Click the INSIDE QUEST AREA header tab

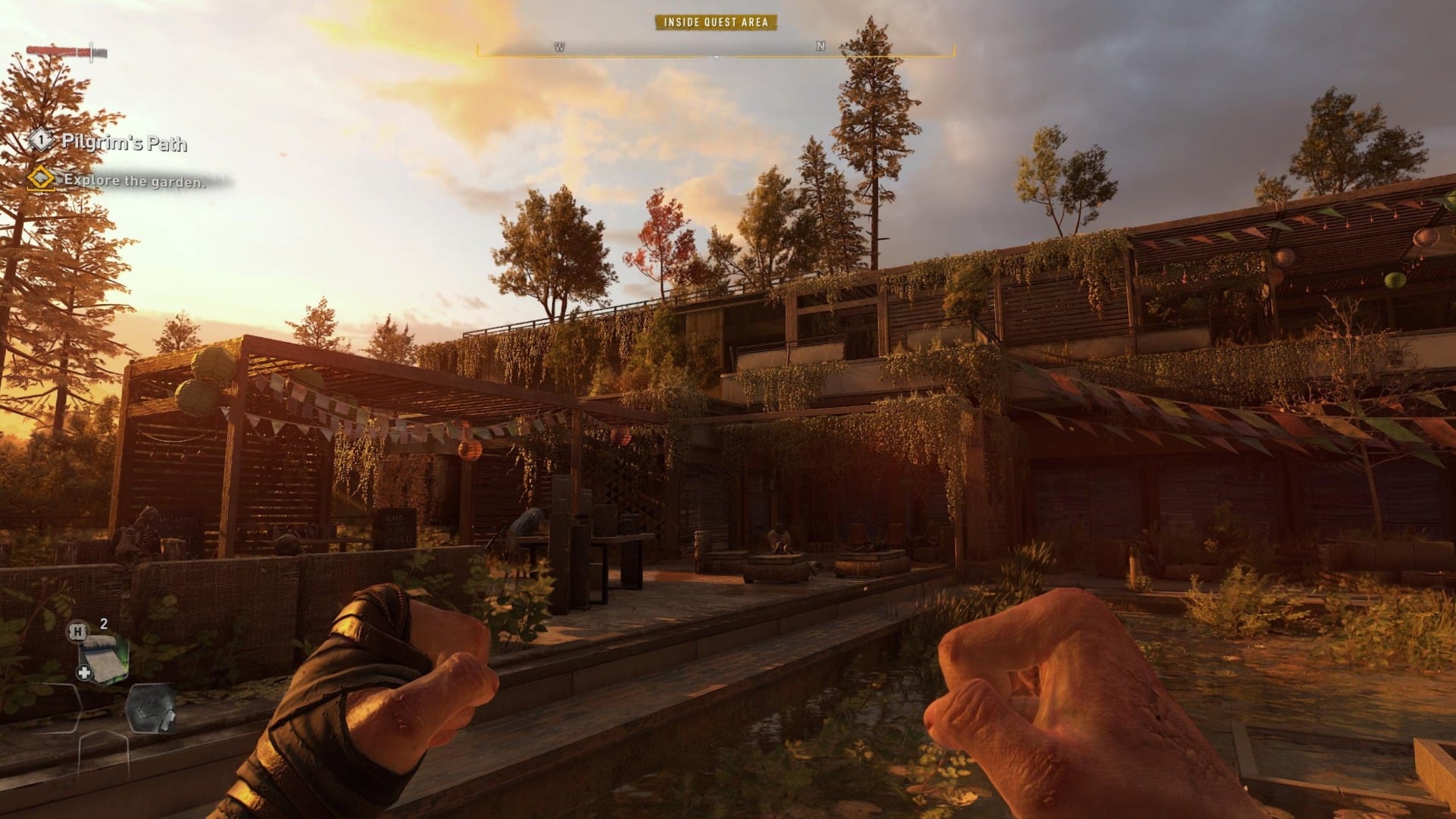pyautogui.click(x=715, y=24)
